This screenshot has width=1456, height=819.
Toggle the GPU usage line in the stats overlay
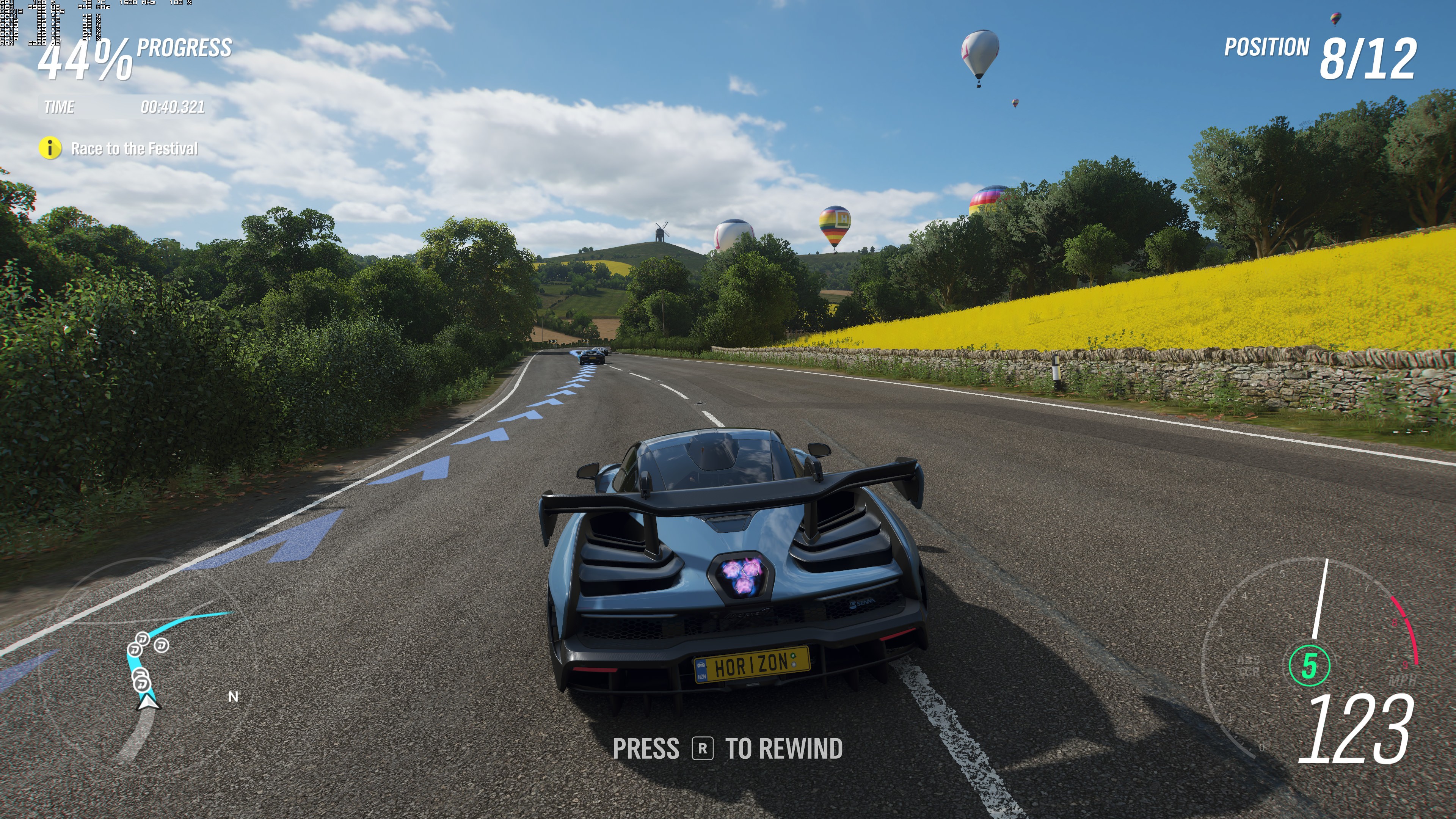tap(39, 3)
